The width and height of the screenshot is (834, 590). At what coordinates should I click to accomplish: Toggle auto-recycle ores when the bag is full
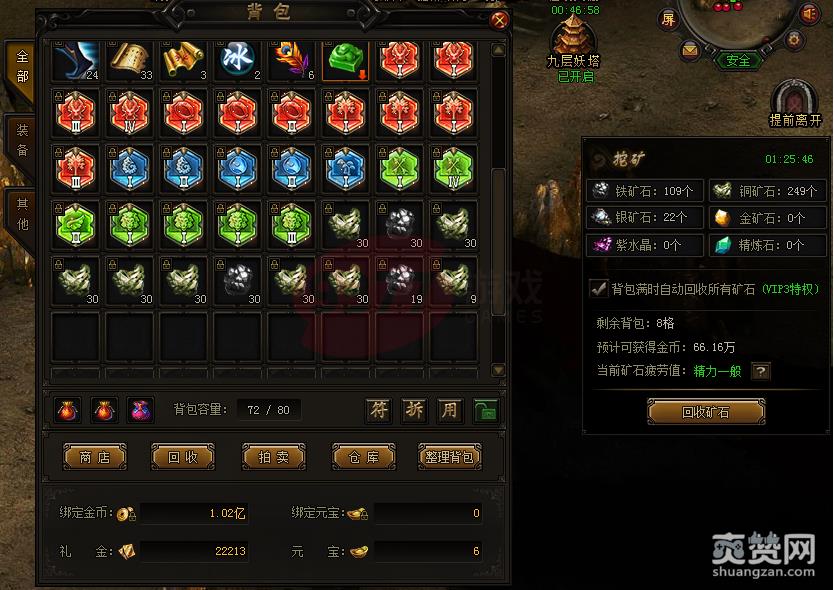599,289
